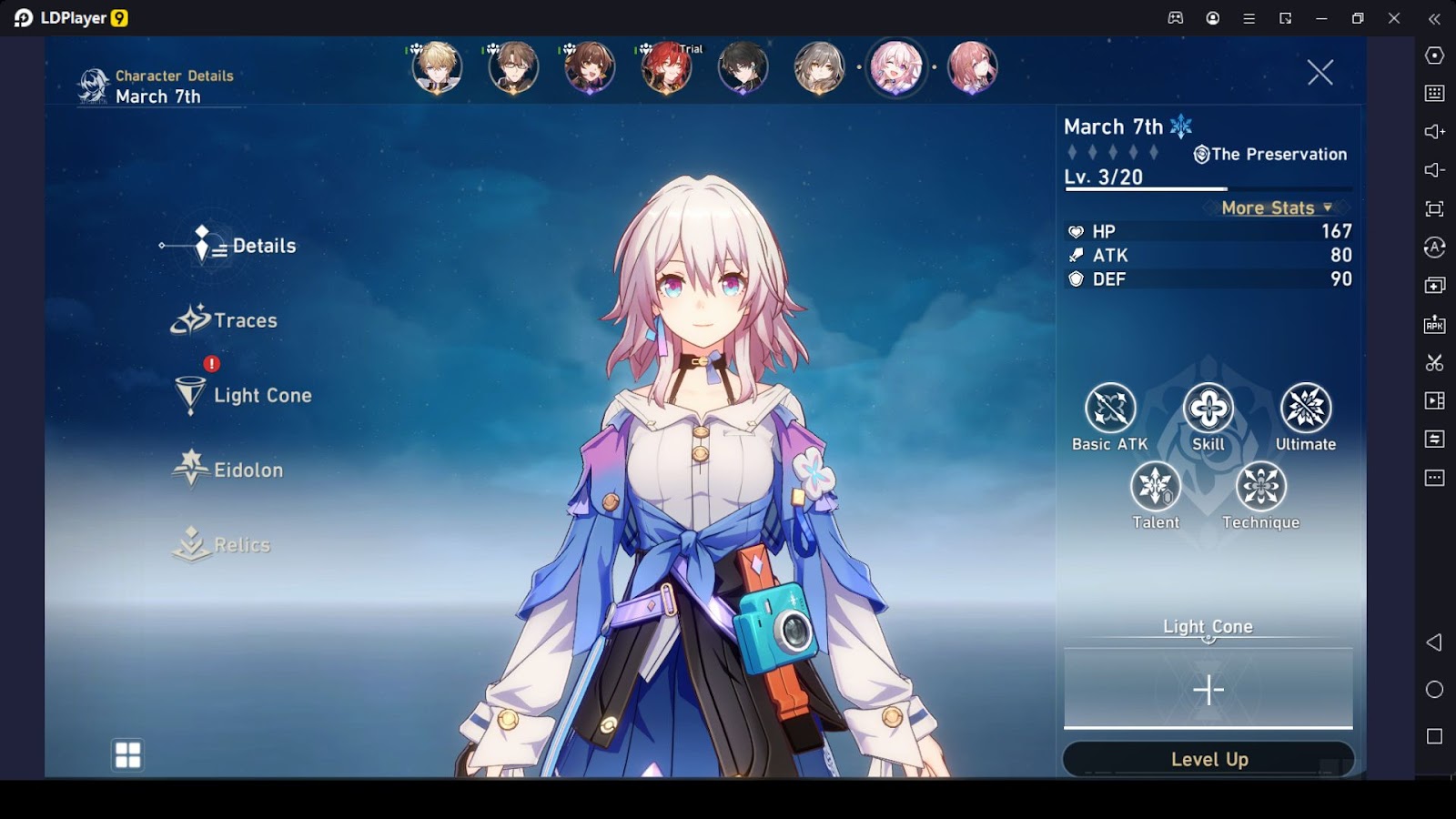Image resolution: width=1456 pixels, height=819 pixels.
Task: Open the LDPlayer screenshot scissors tool
Action: [x=1434, y=362]
